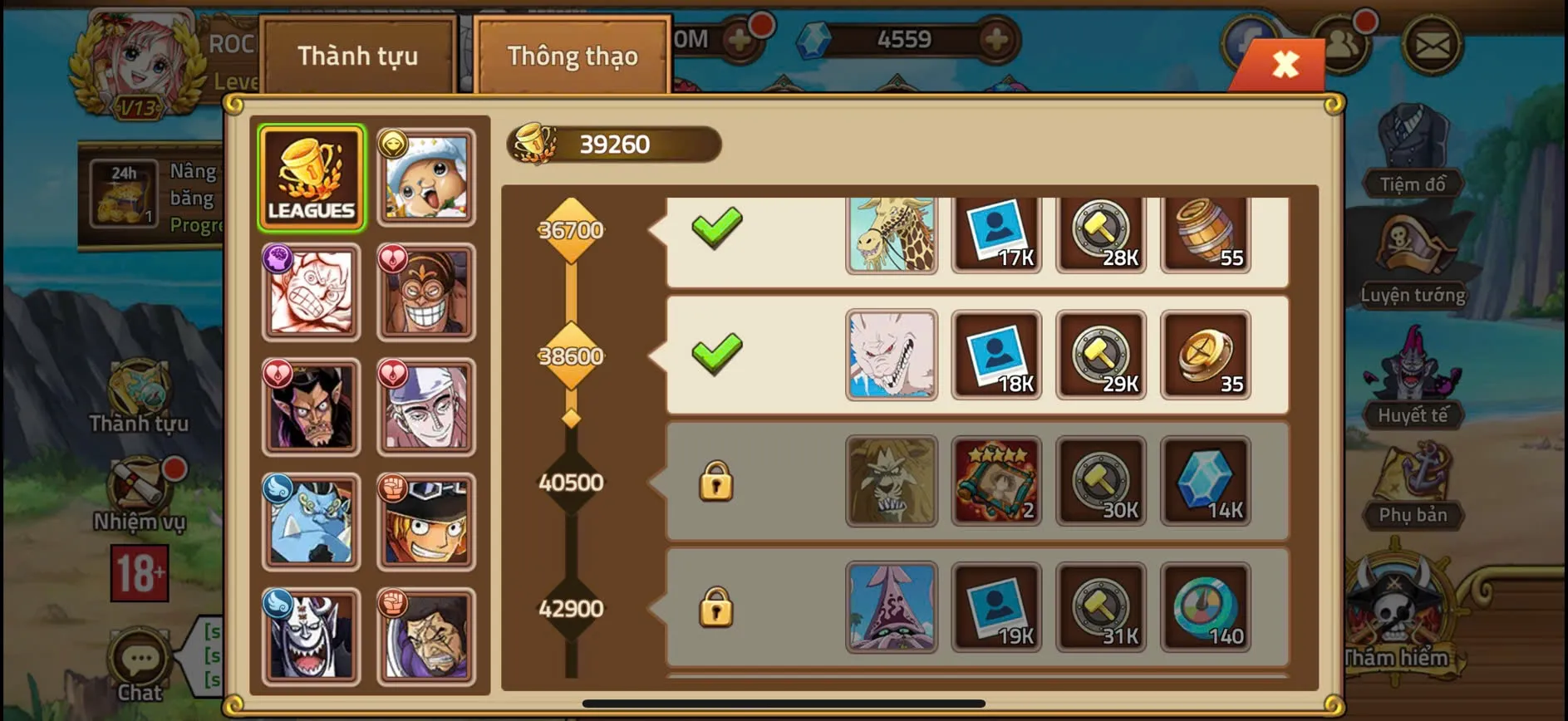
Task: Select the LEAGUES trophy category
Action: pyautogui.click(x=312, y=174)
